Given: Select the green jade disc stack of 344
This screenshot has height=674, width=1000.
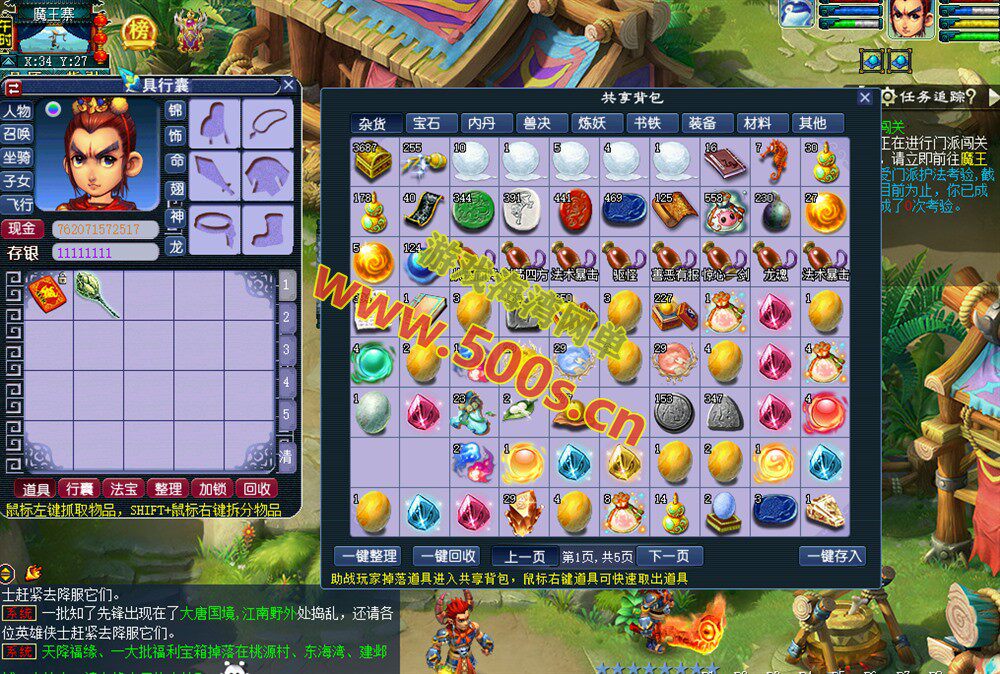Looking at the screenshot, I should pos(473,212).
